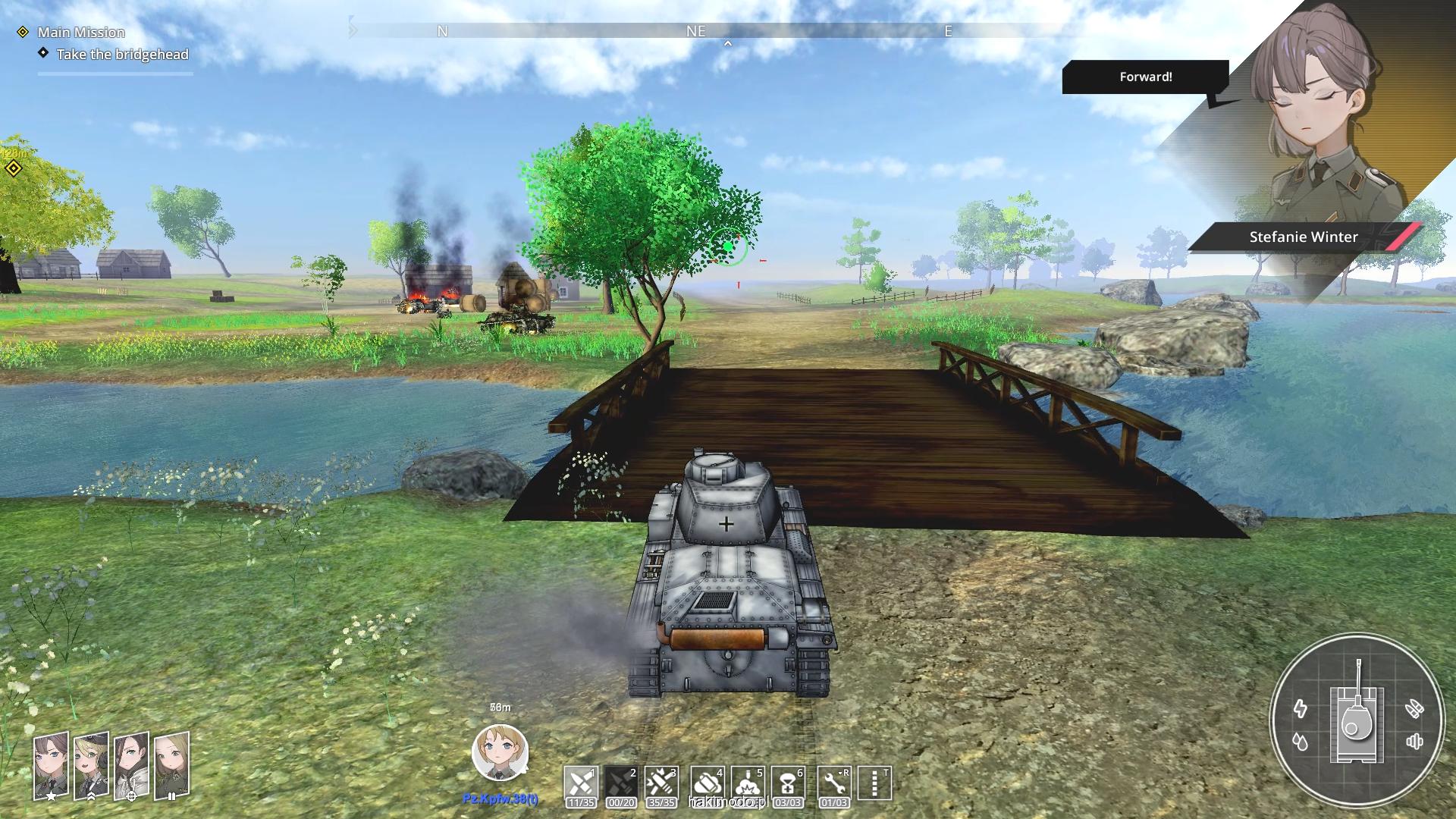
Task: Select the gunner portrait with crosshair badge
Action: (131, 766)
